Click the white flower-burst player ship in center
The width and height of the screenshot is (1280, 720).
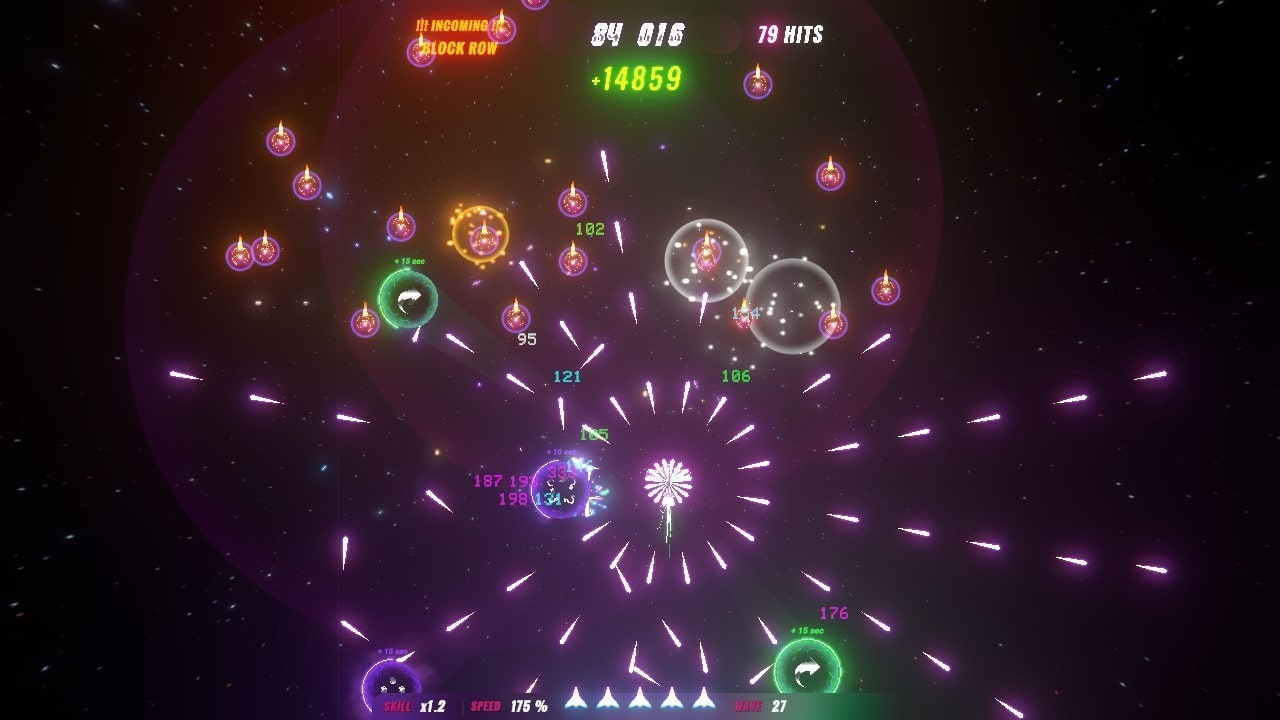coord(671,480)
